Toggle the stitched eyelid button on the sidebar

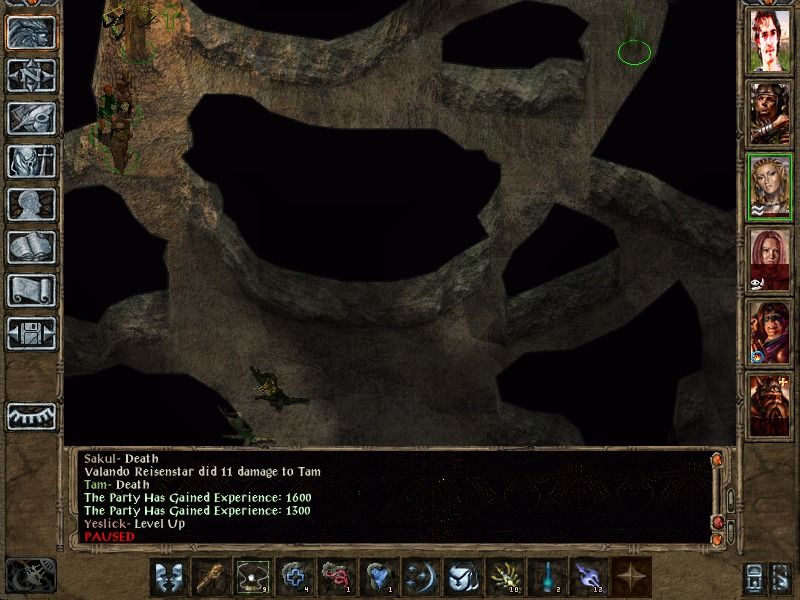pos(31,415)
